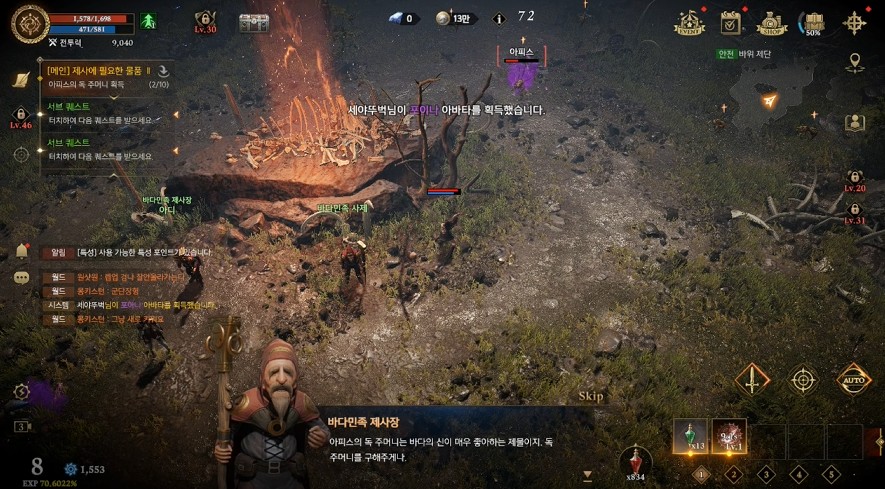Open the Shop
Image resolution: width=885 pixels, height=489 pixels.
pyautogui.click(x=771, y=22)
